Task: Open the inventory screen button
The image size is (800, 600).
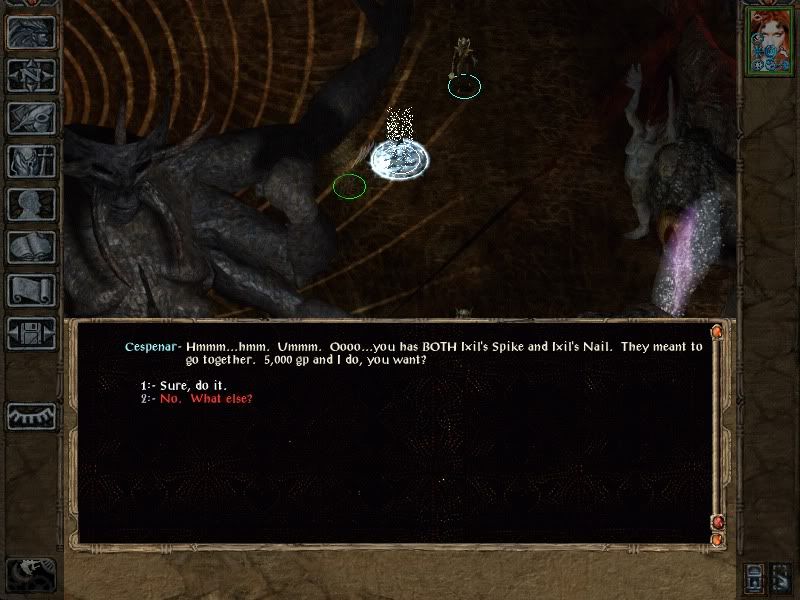Action: coord(32,161)
